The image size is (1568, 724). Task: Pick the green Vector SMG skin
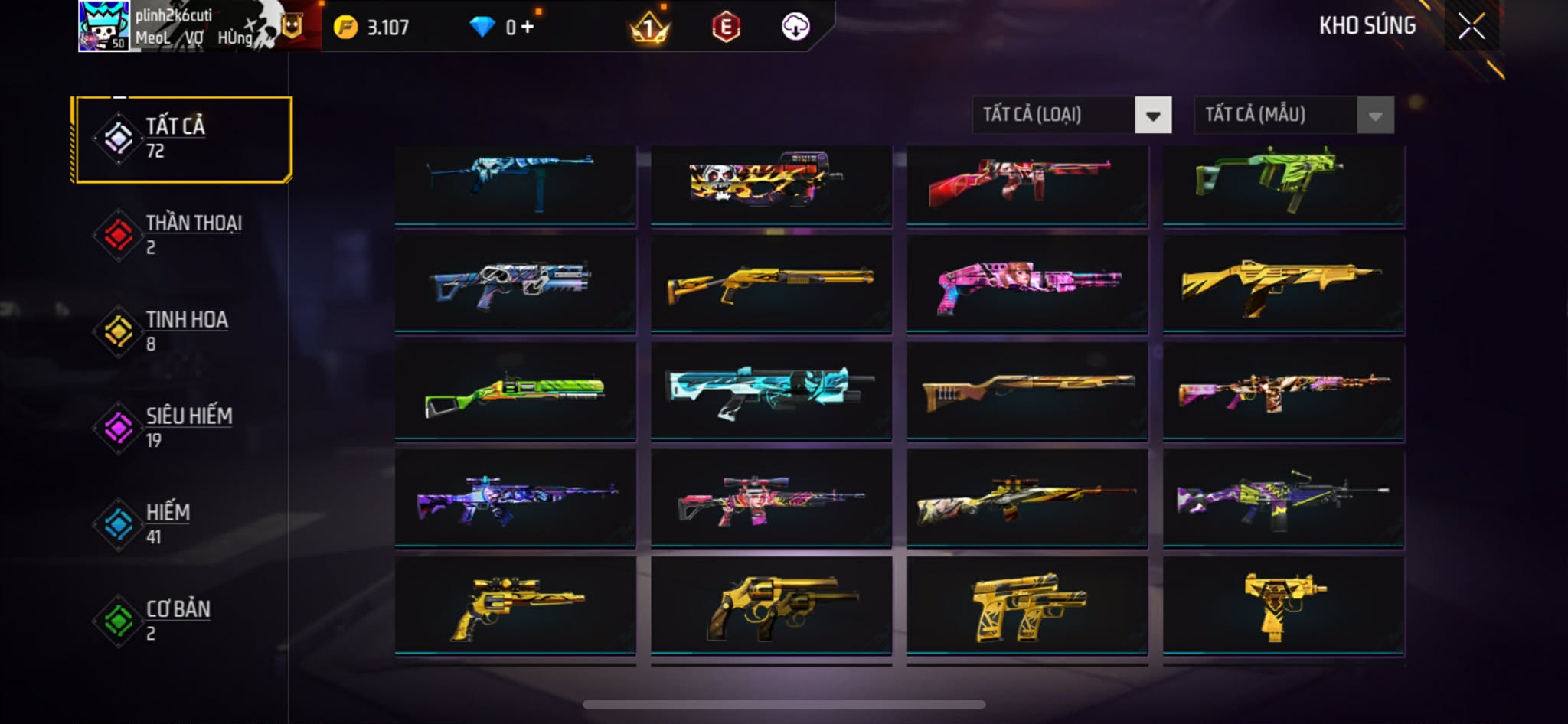(1283, 184)
